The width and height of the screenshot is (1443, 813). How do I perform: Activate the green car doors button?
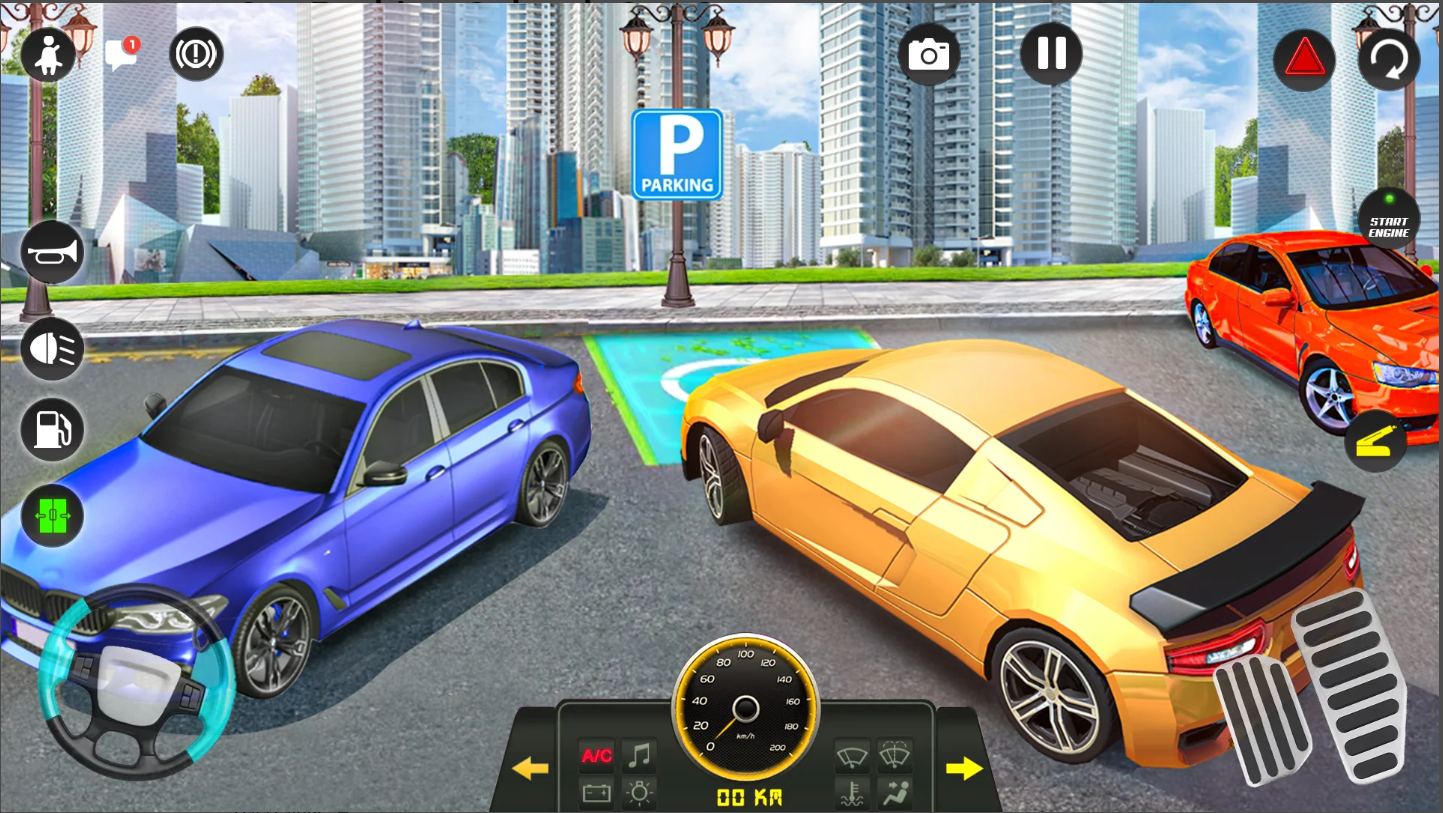click(x=52, y=516)
